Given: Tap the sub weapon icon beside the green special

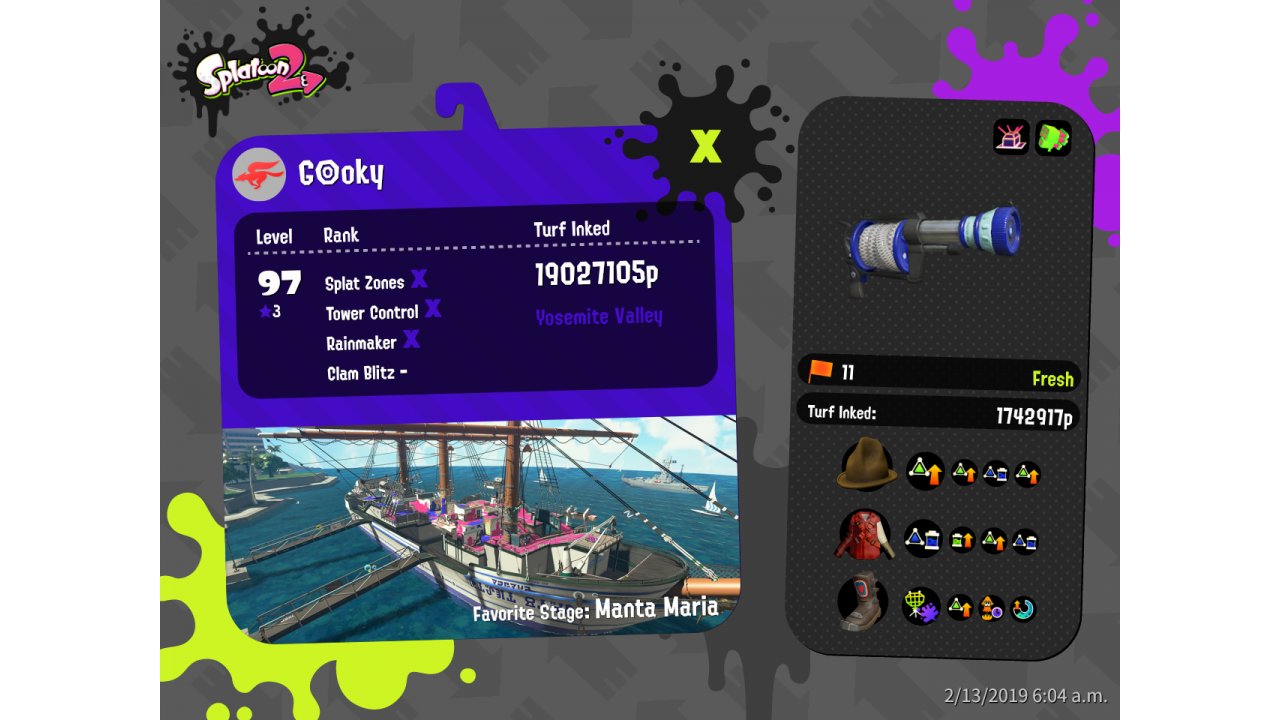Looking at the screenshot, I should 1011,137.
